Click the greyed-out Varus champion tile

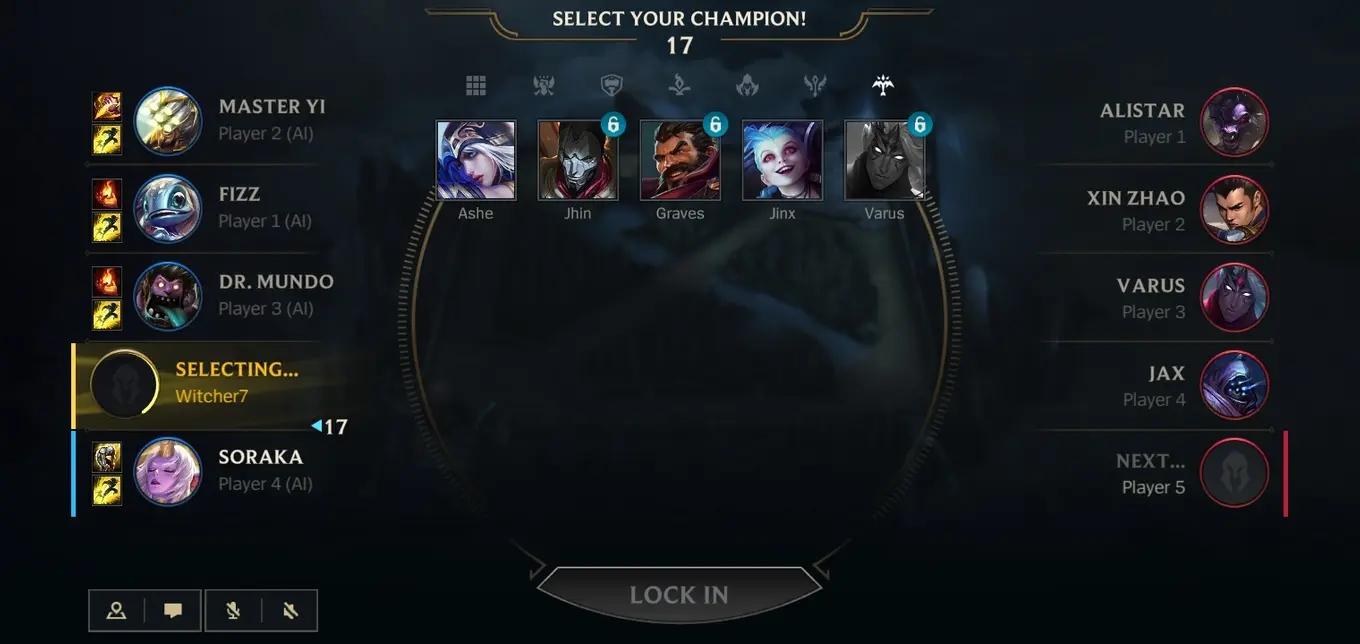pos(884,161)
